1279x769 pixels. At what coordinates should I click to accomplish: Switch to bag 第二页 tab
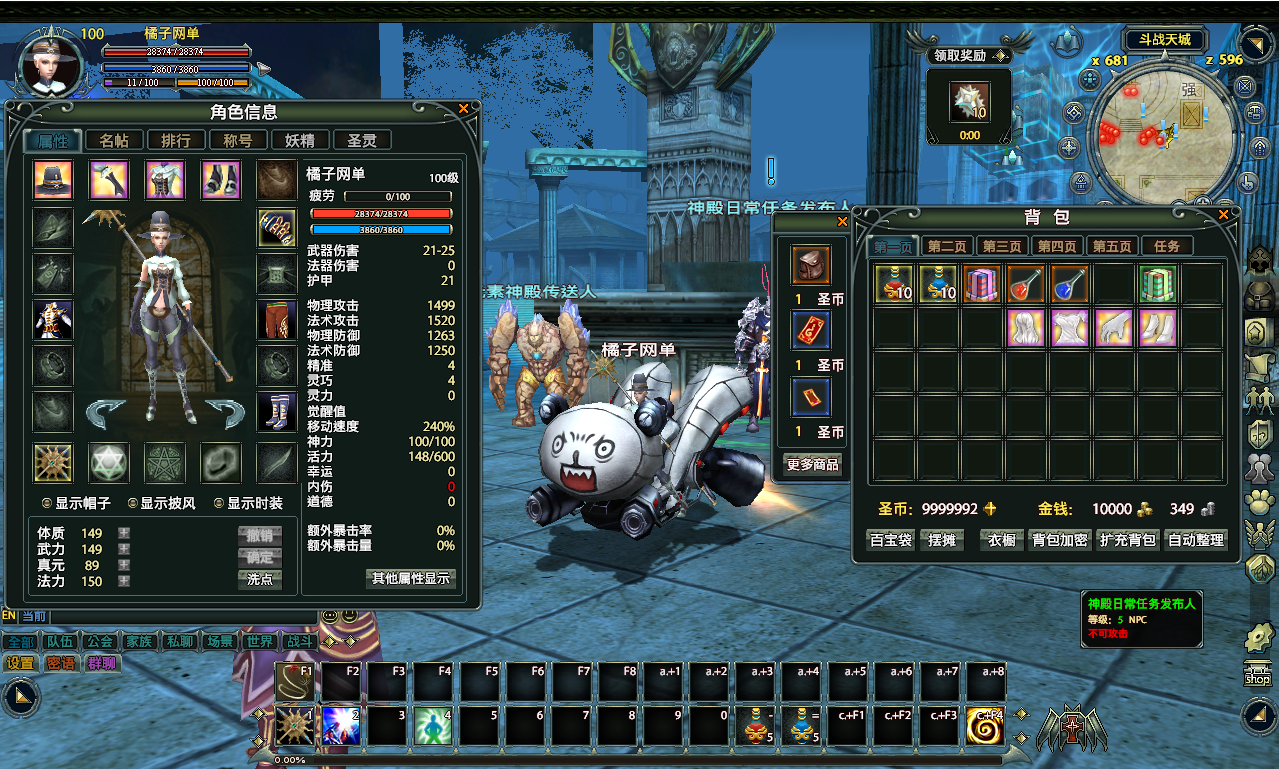click(946, 246)
